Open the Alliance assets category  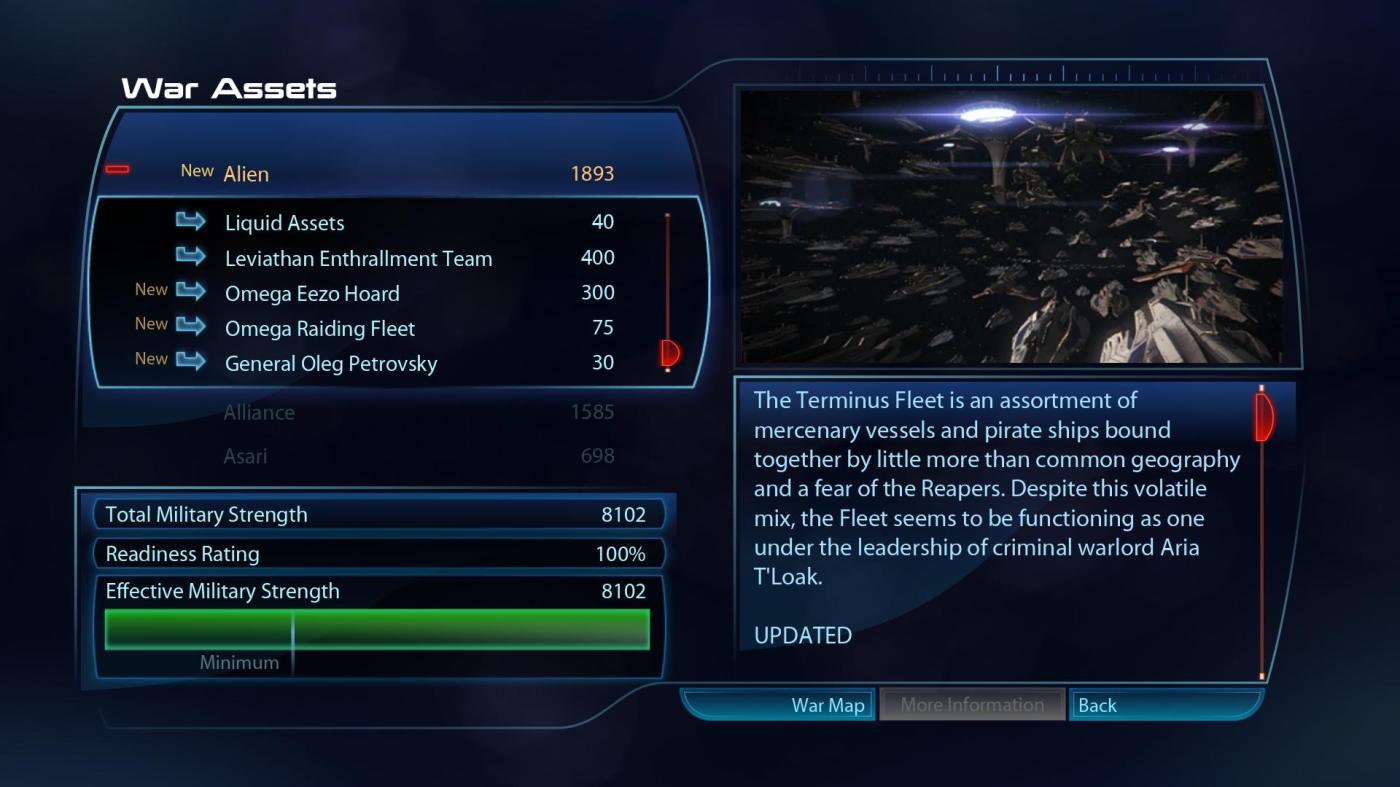point(259,412)
